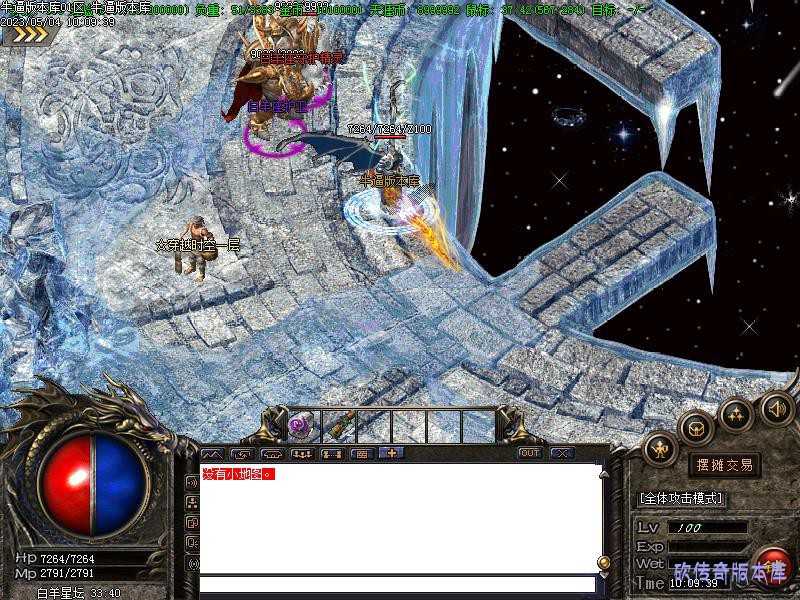800x600 pixels.
Task: Close with the X button above the chat
Action: 561,453
